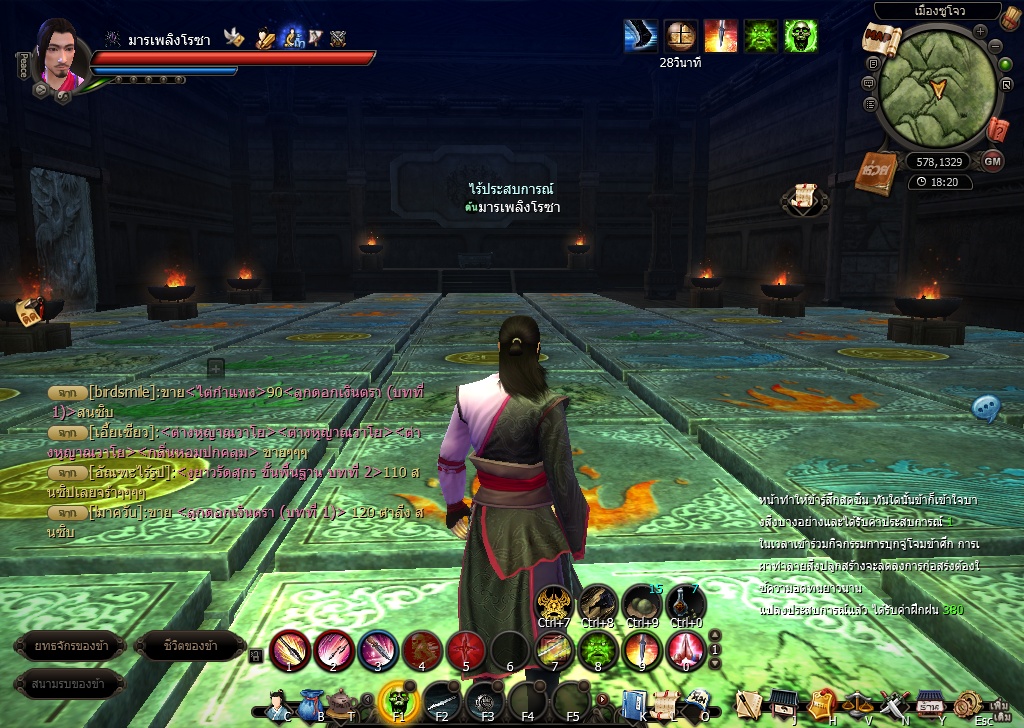Open the blue book icon labeled K
The height and width of the screenshot is (728, 1024).
tap(633, 703)
